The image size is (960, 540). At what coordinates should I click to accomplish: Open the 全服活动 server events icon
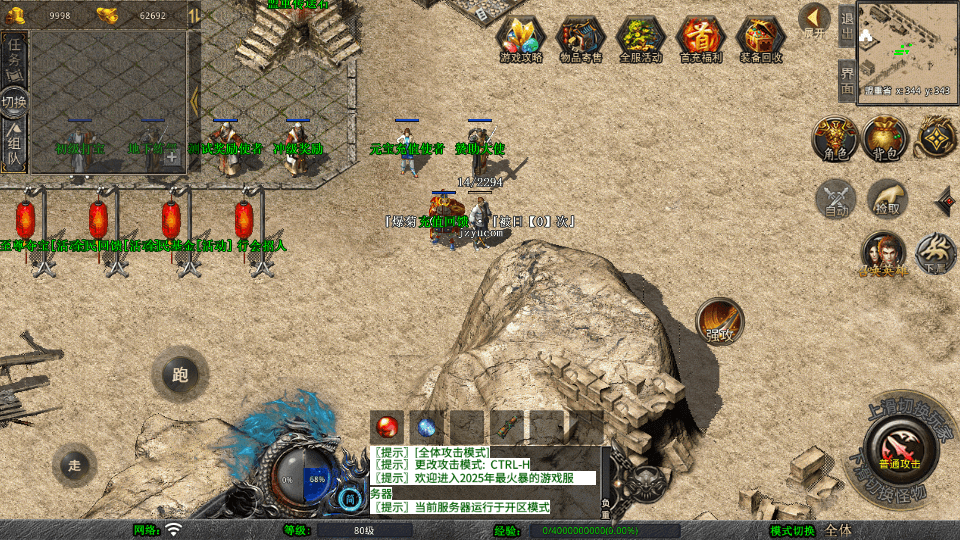641,39
